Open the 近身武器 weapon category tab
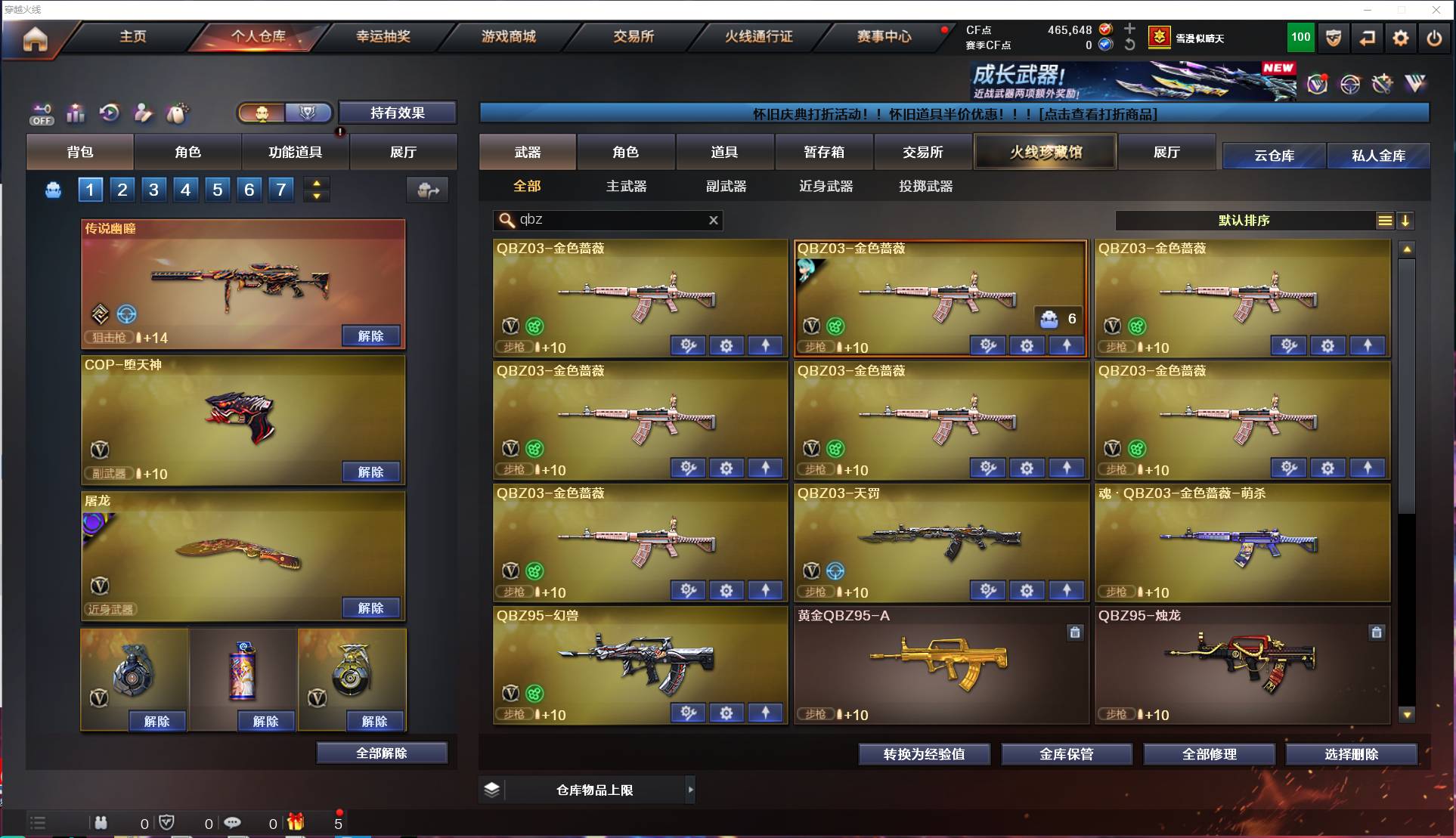Viewport: 1456px width, 838px height. click(826, 186)
